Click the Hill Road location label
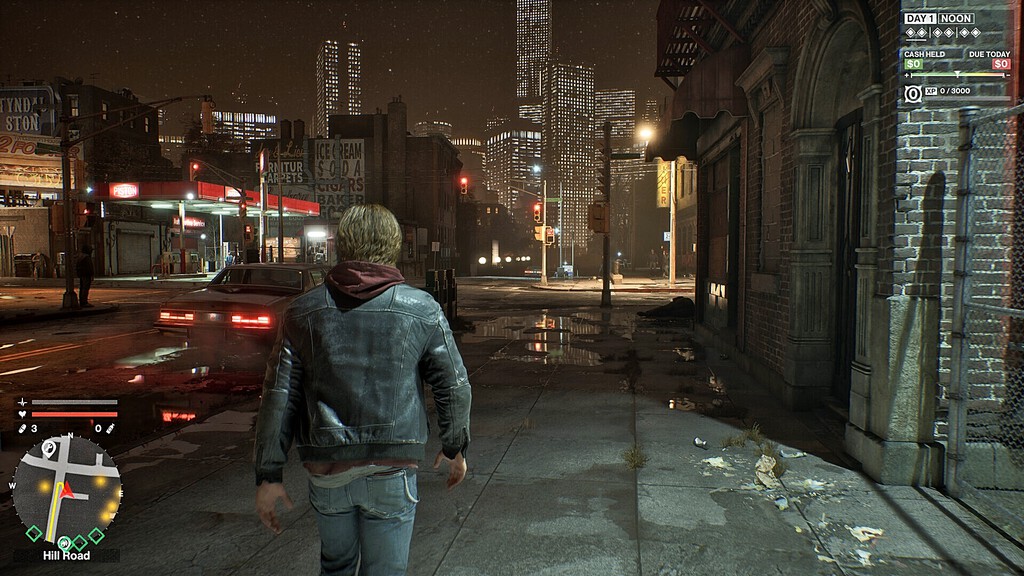 (x=66, y=555)
